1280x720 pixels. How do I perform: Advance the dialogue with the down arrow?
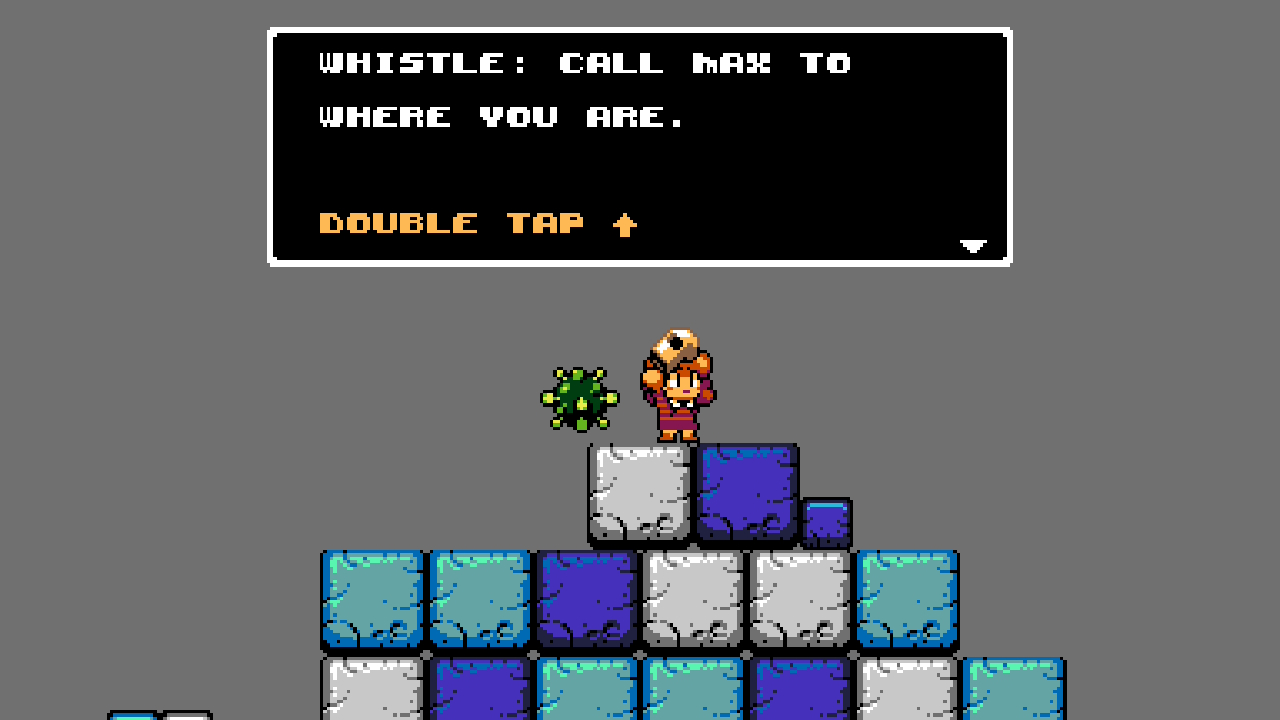click(x=973, y=246)
